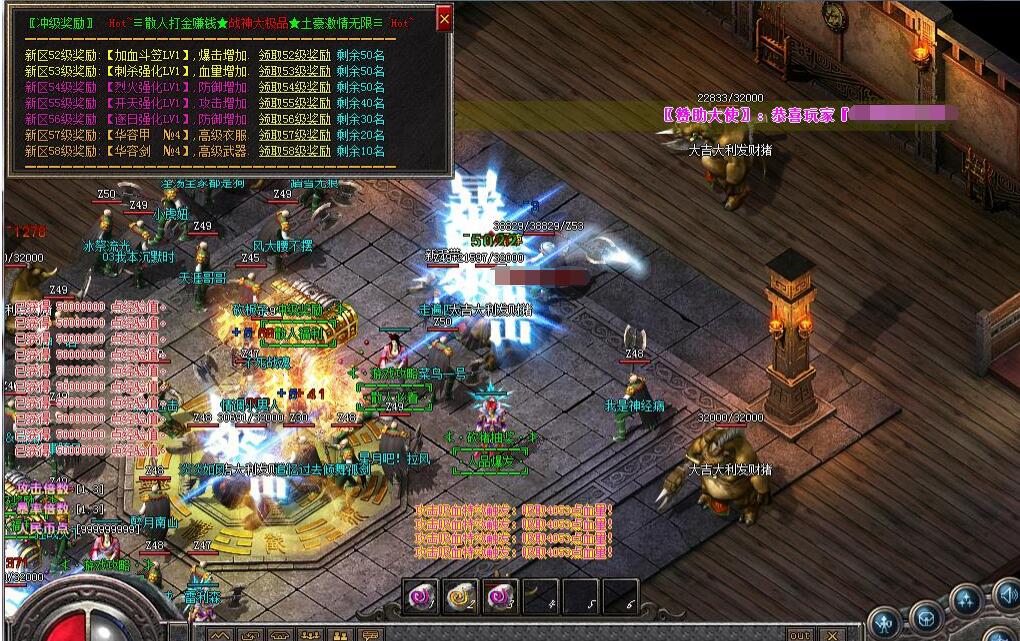Use the yellow swirl item in hotbar slot 2
Viewport: 1020px width, 641px height.
460,596
